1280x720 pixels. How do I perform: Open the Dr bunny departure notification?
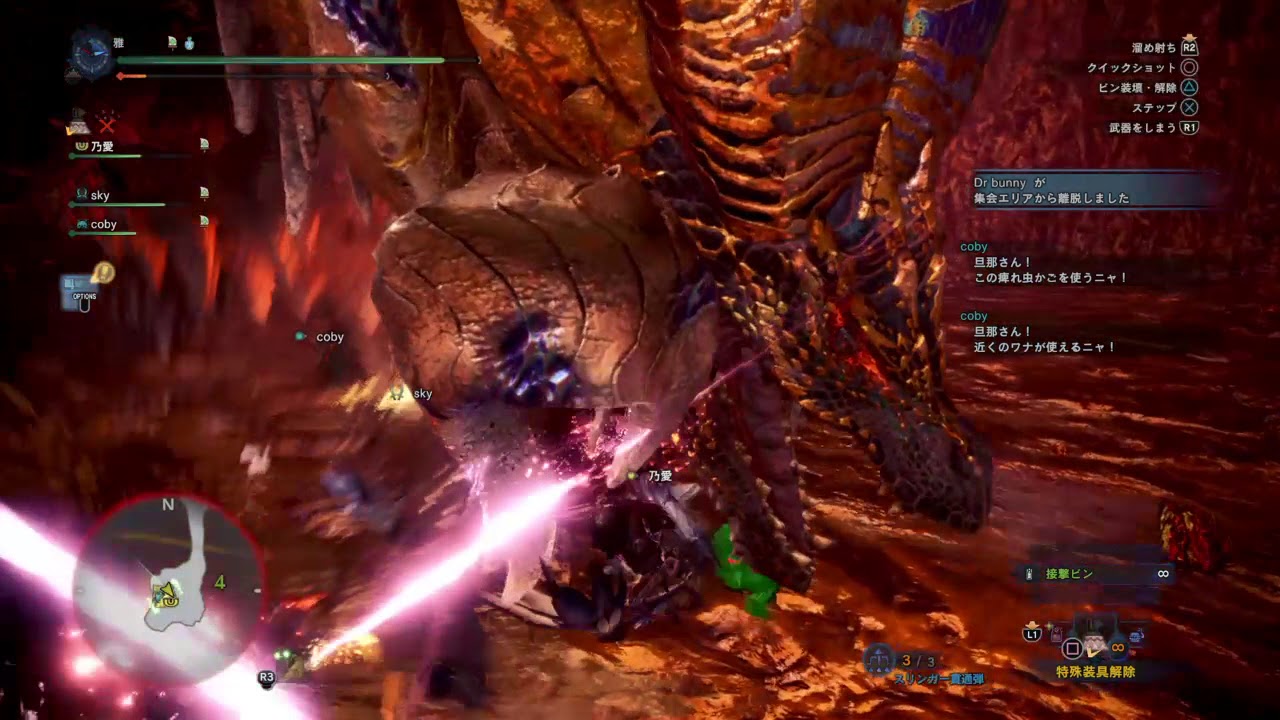1092,190
